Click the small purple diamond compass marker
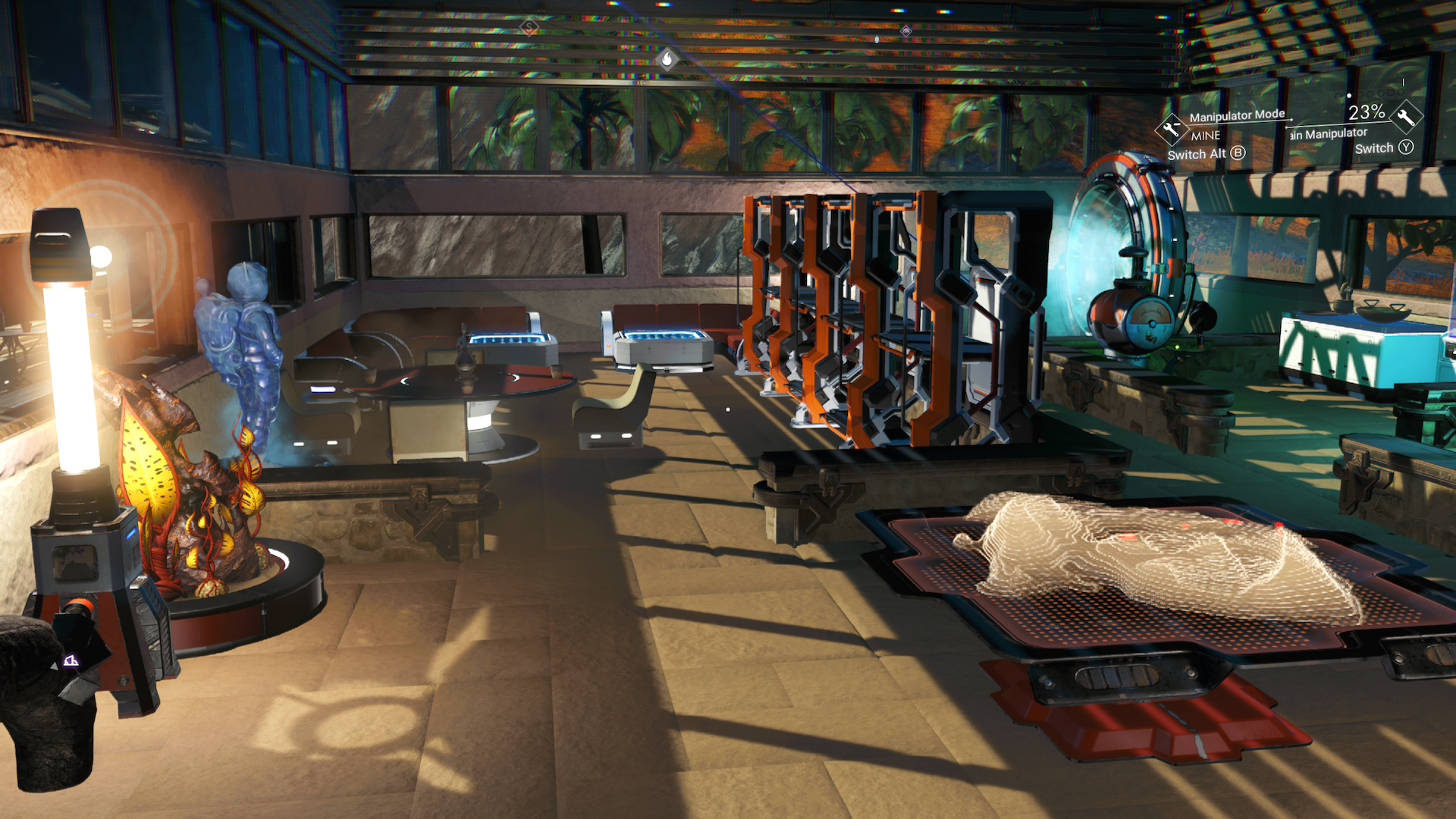 [x=905, y=31]
